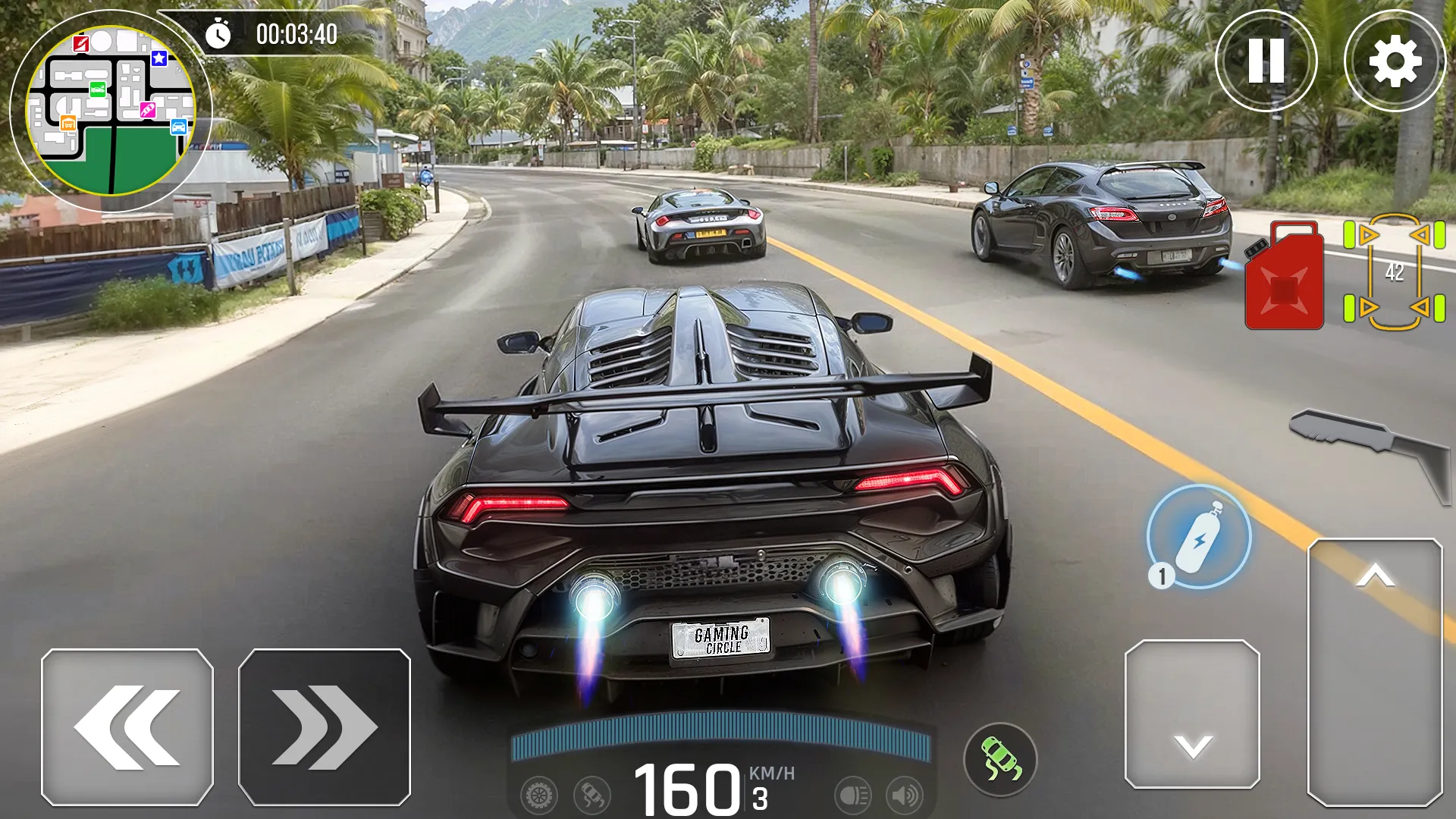Toggle the horn speaker icon
This screenshot has width=1456, height=819.
point(905,795)
